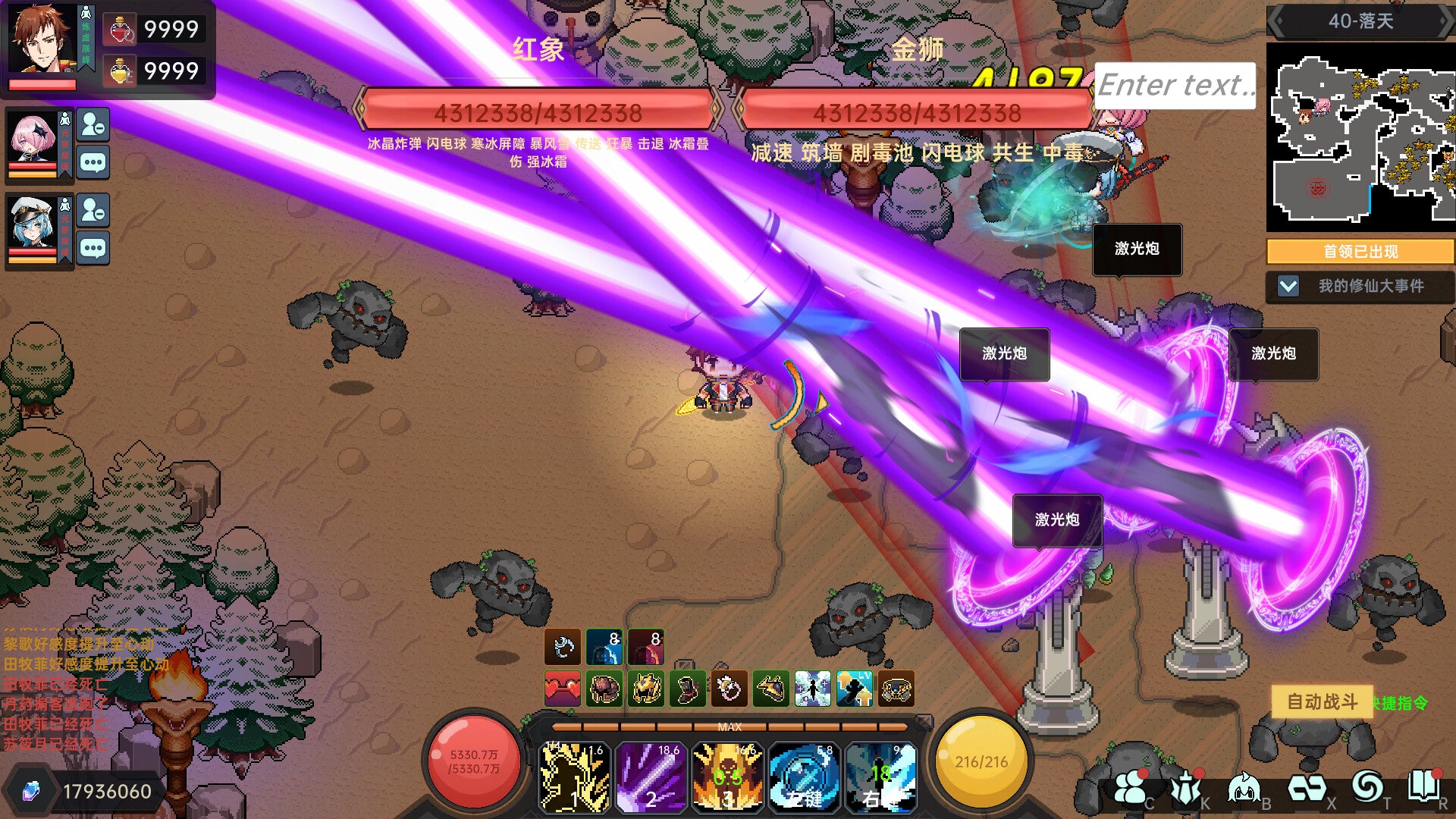The image size is (1456, 819).
Task: Use the yellow mana potion
Action: (120, 71)
